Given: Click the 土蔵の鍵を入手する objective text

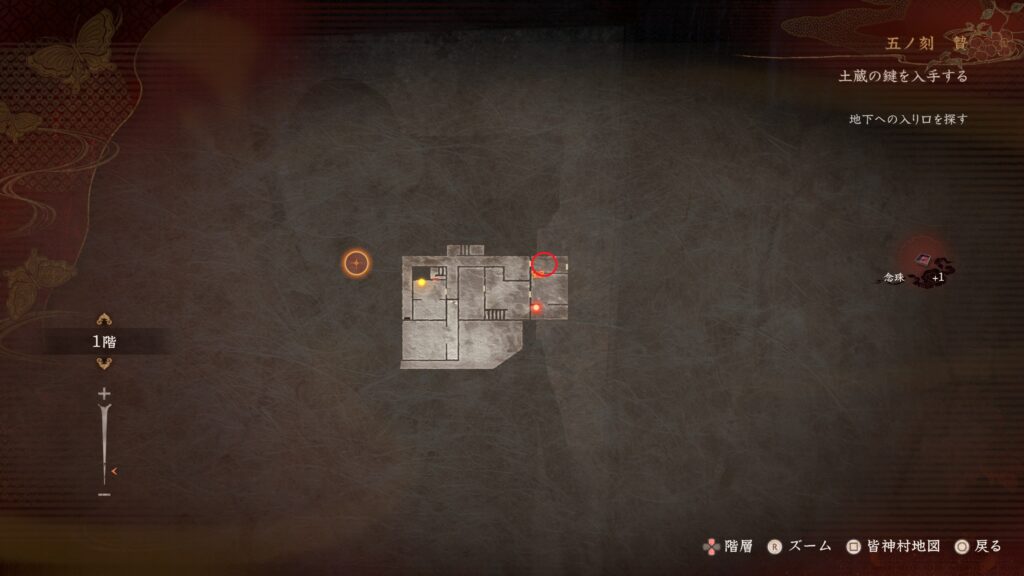Looking at the screenshot, I should (x=903, y=76).
